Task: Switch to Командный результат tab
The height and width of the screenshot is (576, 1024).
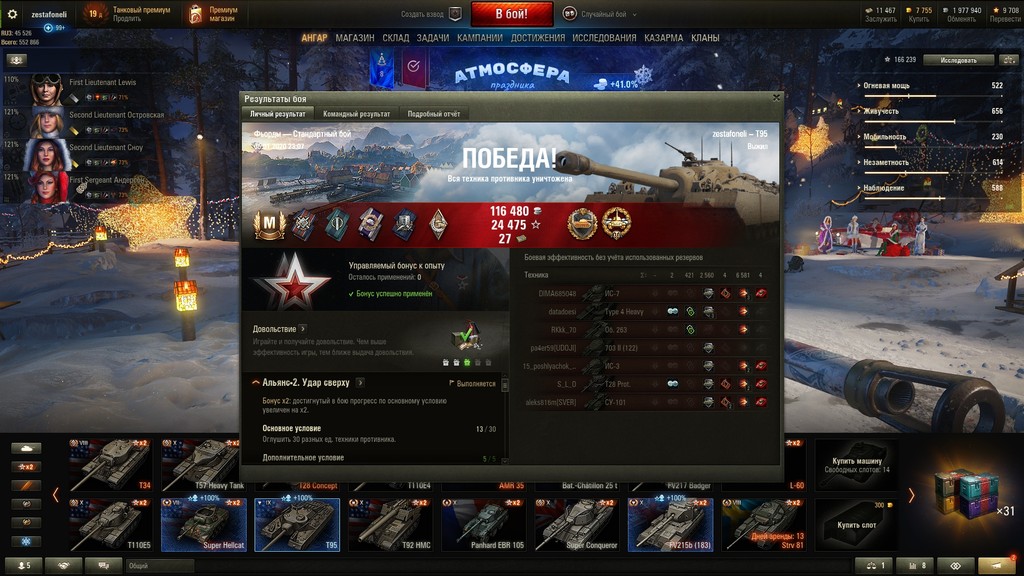Action: (356, 114)
